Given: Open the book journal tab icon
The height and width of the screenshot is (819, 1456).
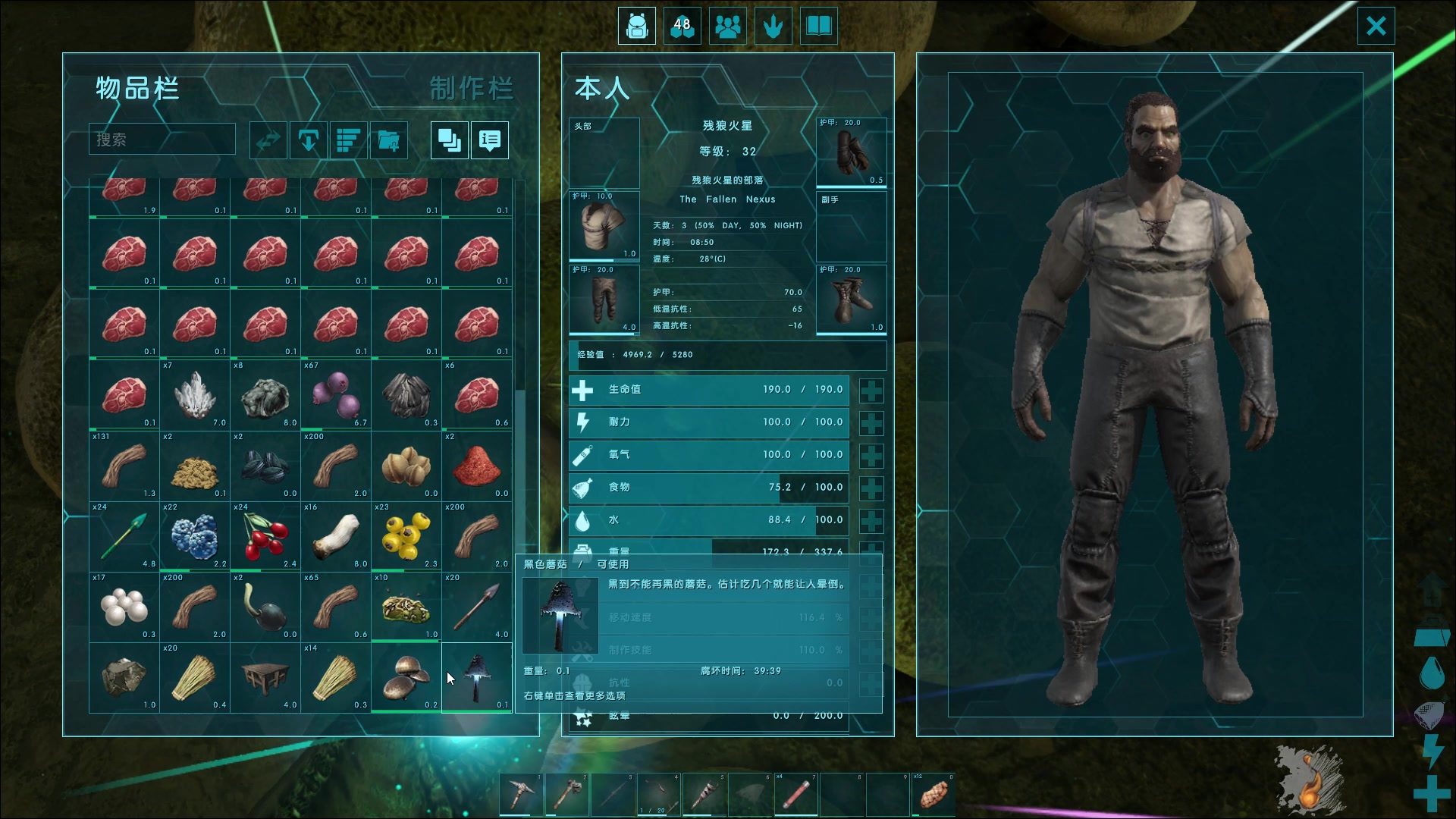Looking at the screenshot, I should [x=818, y=26].
